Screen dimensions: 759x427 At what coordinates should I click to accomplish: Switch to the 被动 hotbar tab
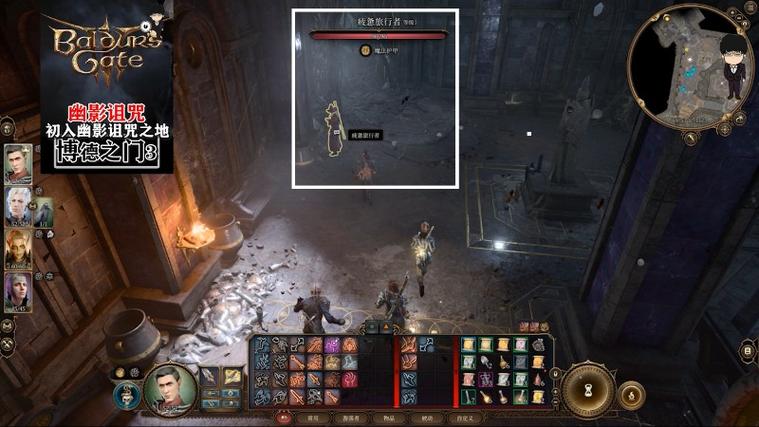[x=429, y=418]
